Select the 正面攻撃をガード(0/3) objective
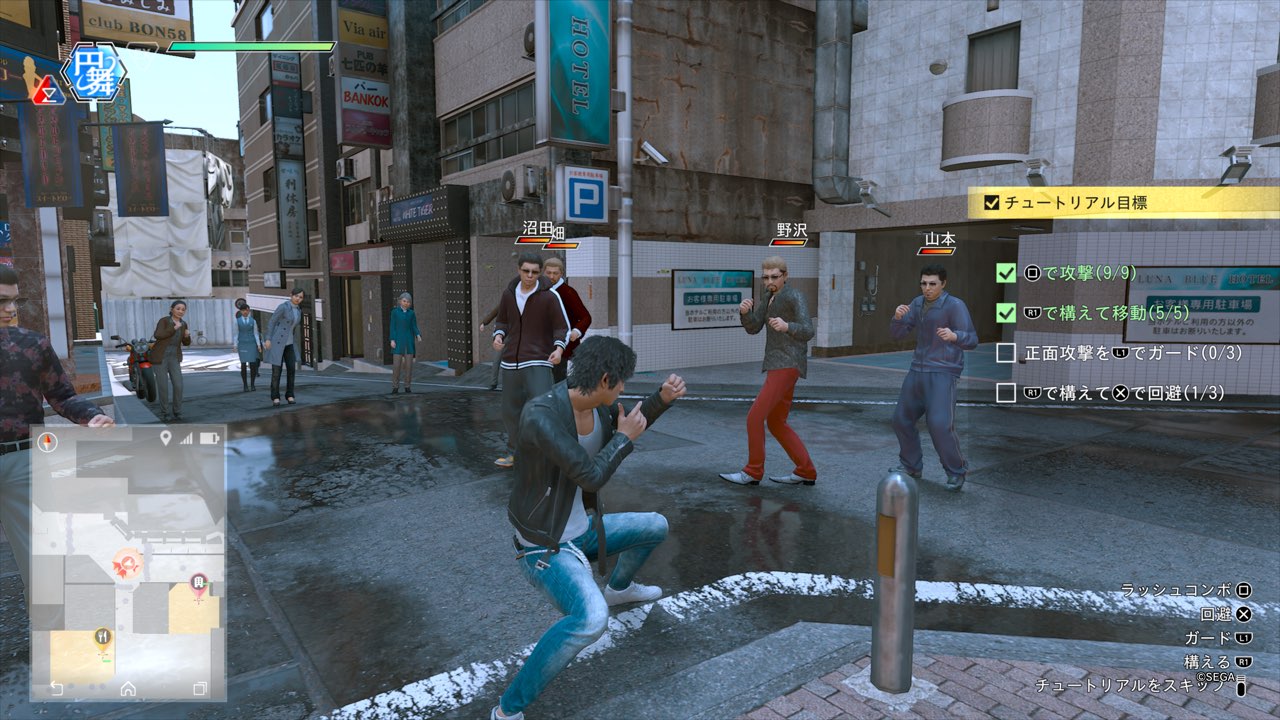The image size is (1280, 720). pos(1110,353)
